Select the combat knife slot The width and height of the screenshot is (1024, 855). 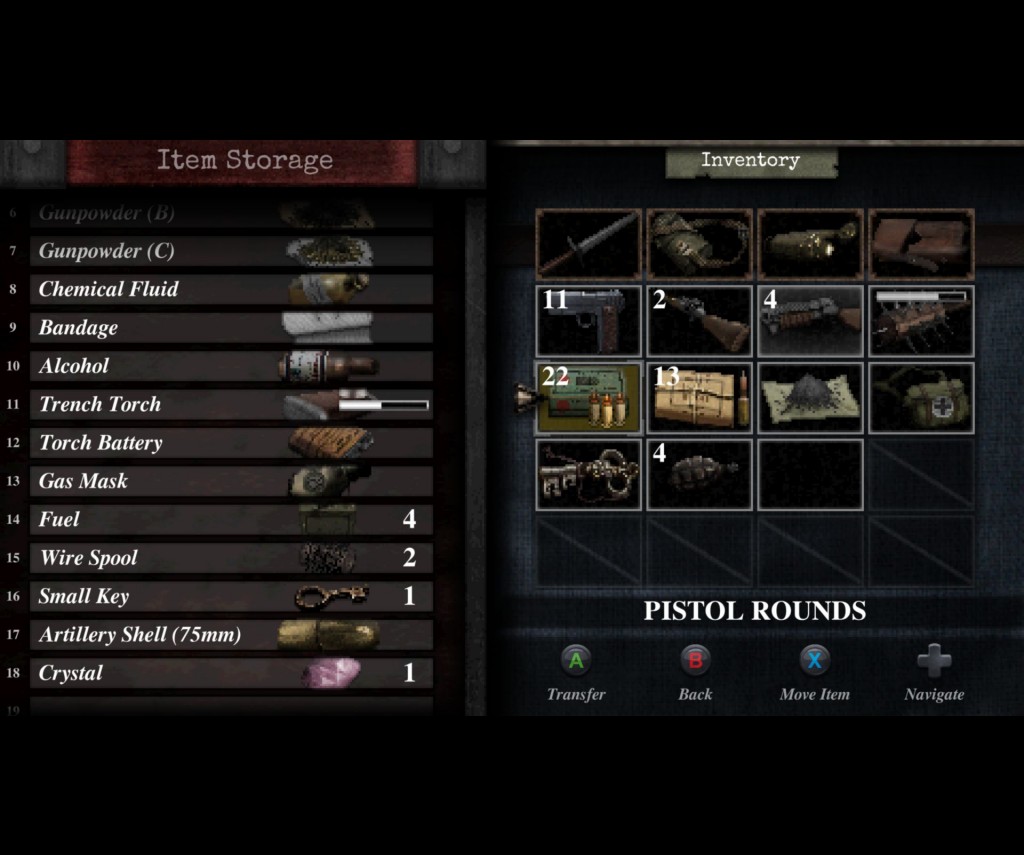(588, 244)
